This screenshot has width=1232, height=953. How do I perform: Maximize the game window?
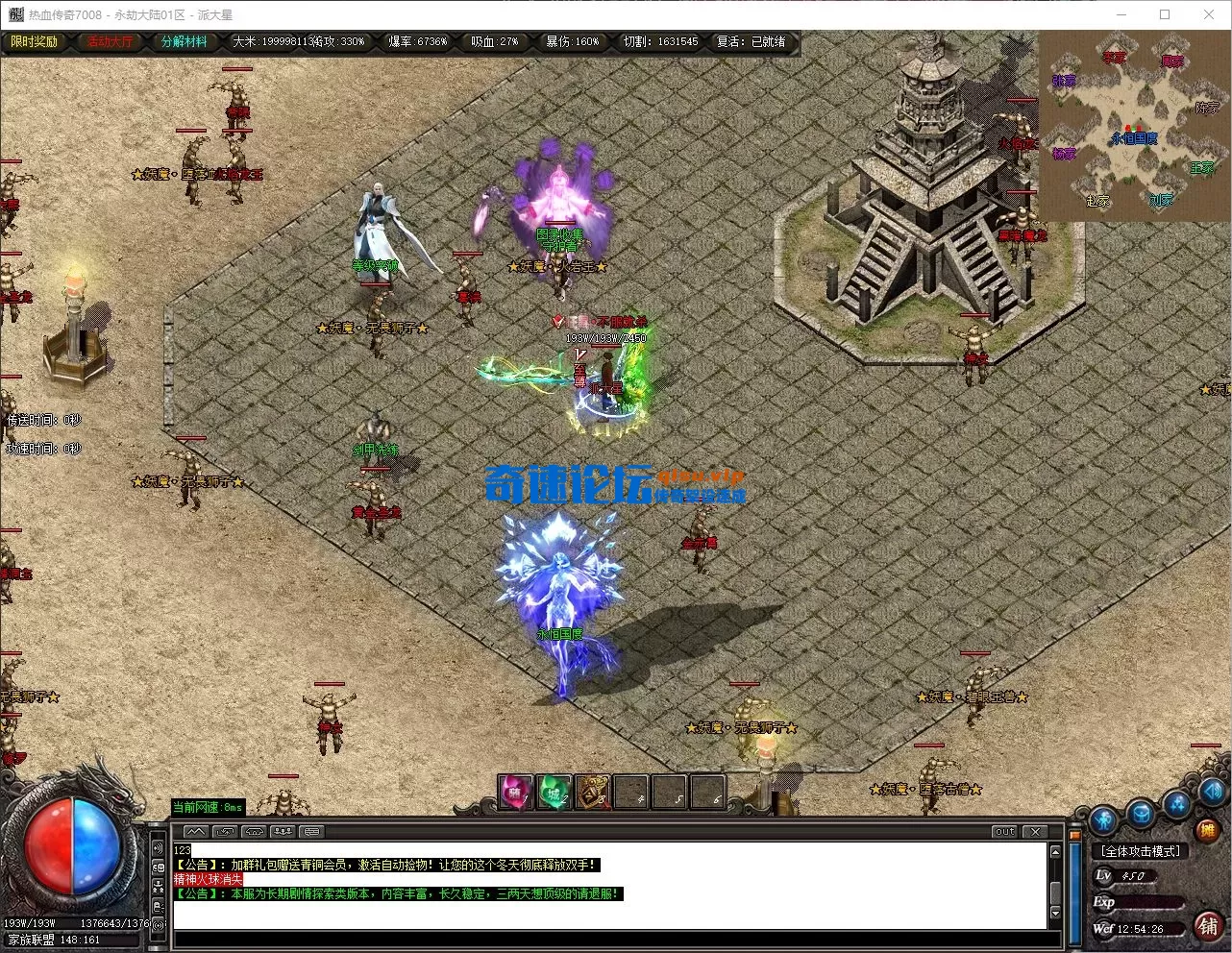tap(1165, 14)
